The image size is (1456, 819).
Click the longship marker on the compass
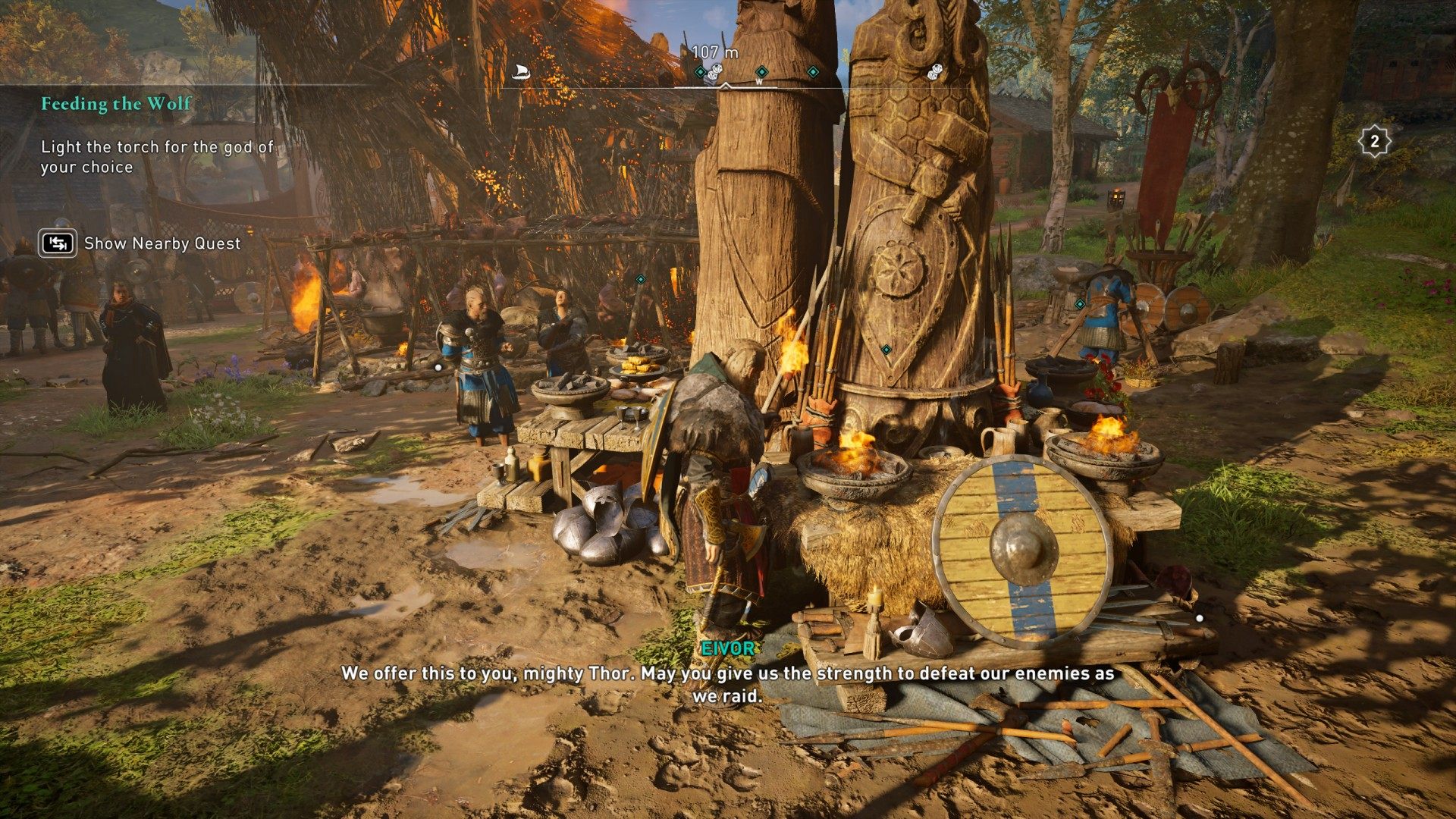pos(520,72)
